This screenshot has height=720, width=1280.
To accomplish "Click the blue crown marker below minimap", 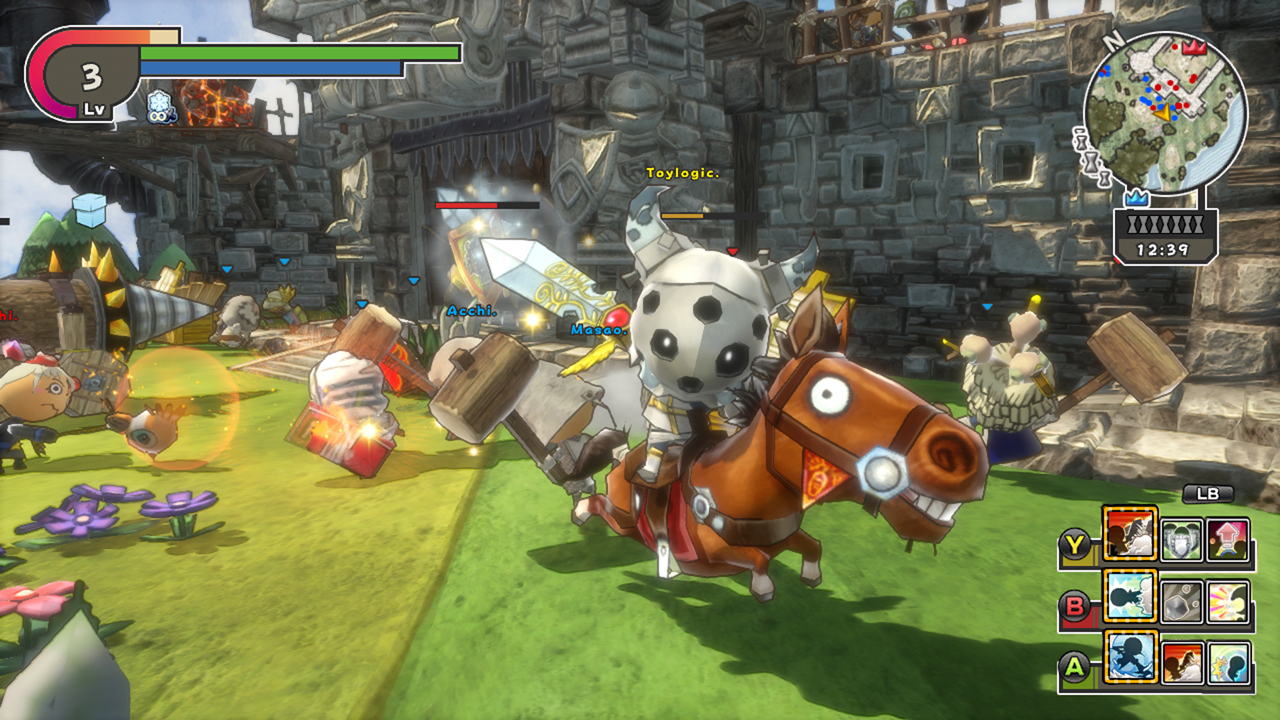I will 1135,199.
